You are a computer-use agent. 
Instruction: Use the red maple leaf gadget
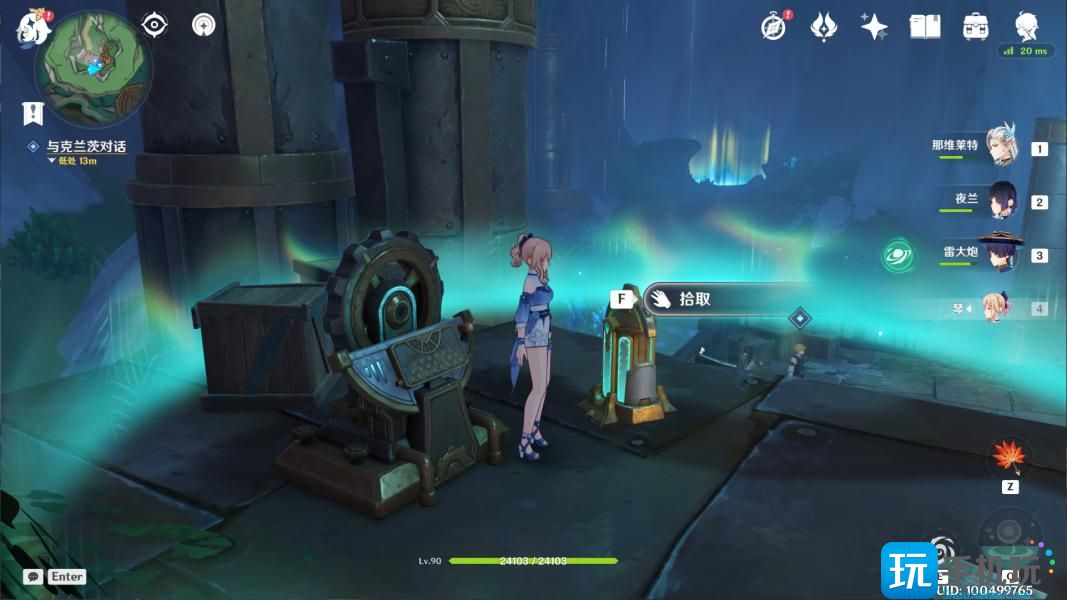(1009, 458)
